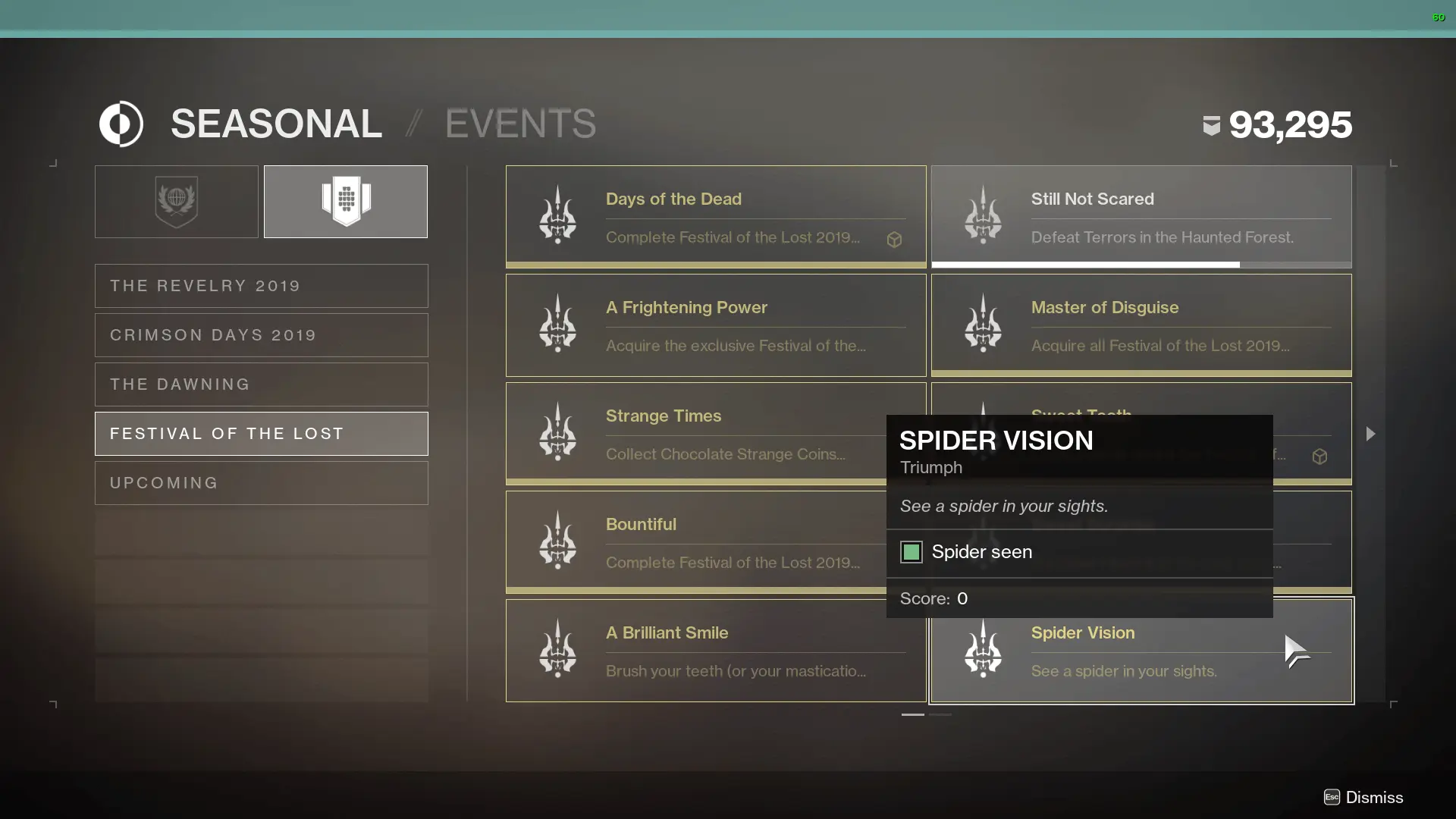The image size is (1456, 819).
Task: Select the Crimson Days 2019 tab
Action: 261,334
